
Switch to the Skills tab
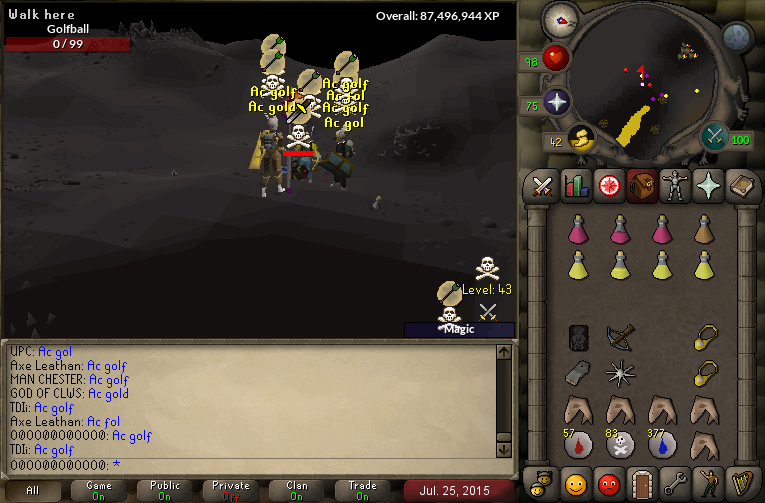tap(575, 186)
